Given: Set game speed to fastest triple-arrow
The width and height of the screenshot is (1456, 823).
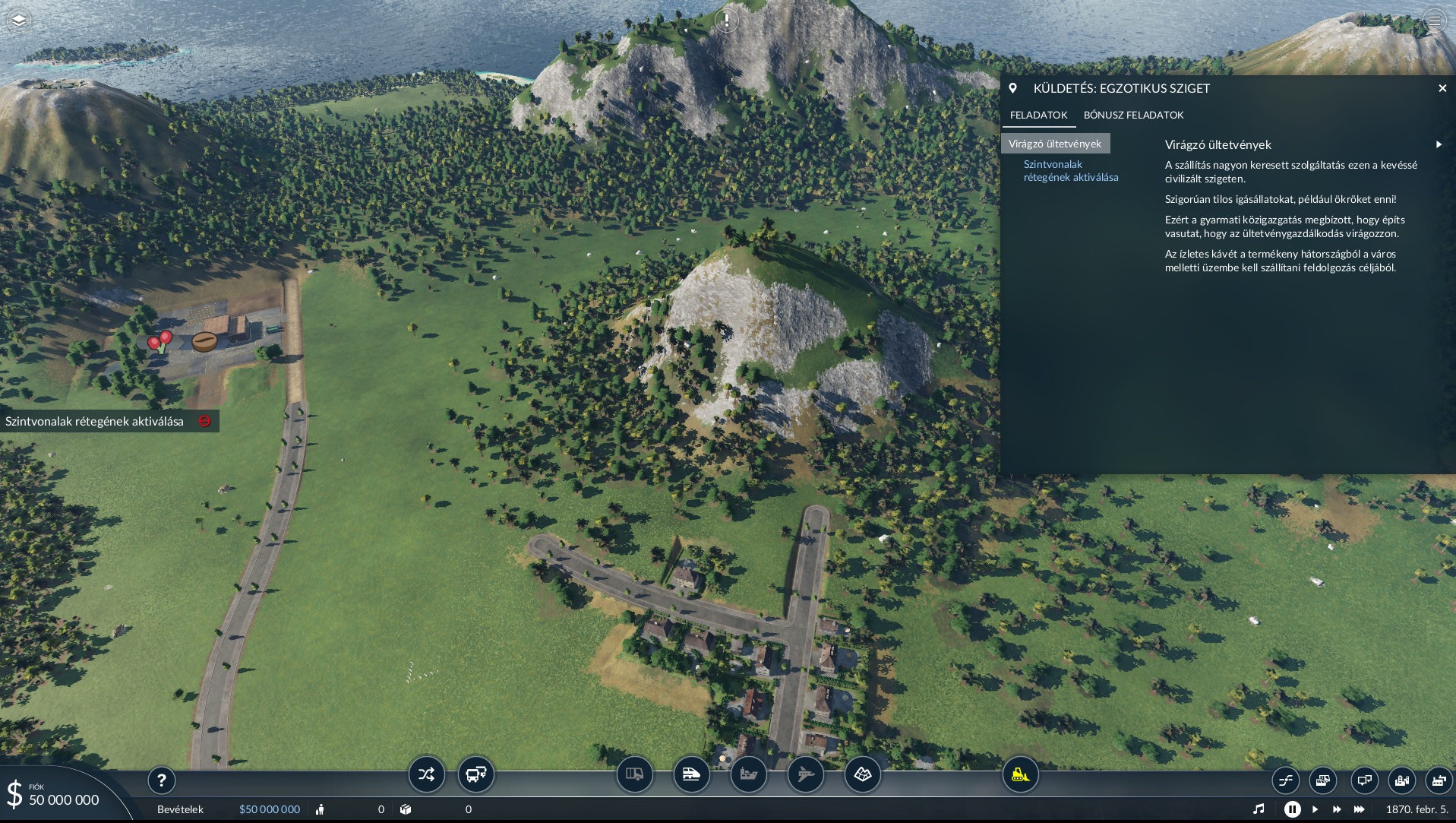Looking at the screenshot, I should (x=1359, y=809).
